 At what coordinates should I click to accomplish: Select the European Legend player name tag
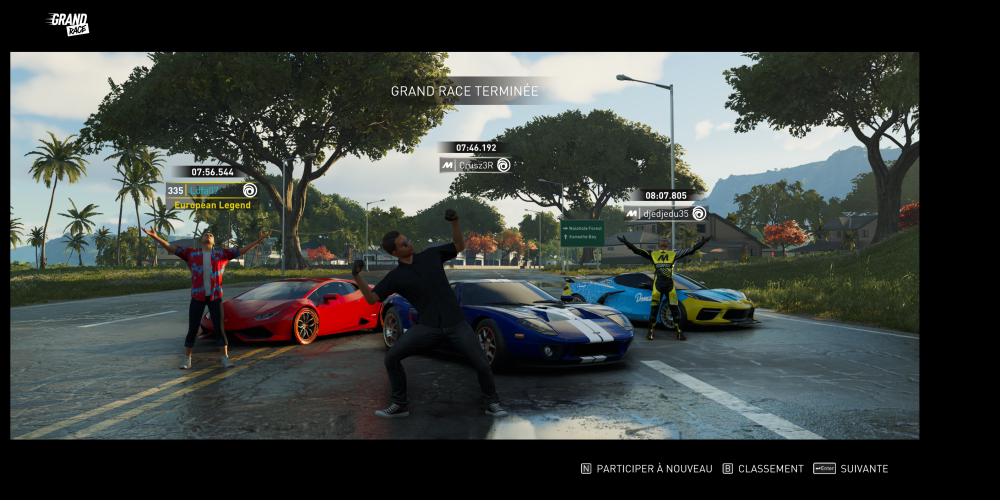tap(211, 190)
